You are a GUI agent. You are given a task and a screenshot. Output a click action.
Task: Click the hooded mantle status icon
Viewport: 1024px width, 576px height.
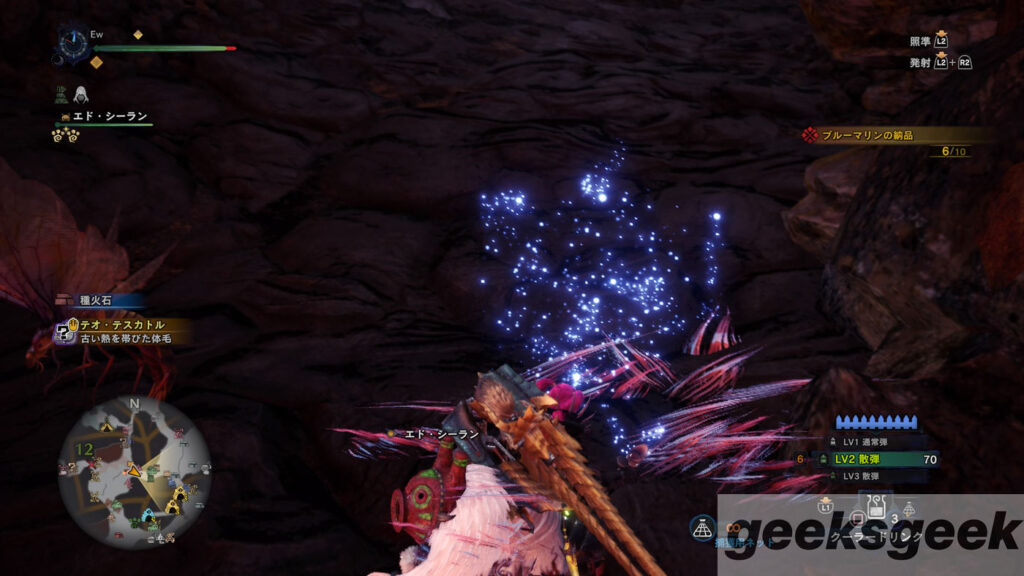(81, 93)
